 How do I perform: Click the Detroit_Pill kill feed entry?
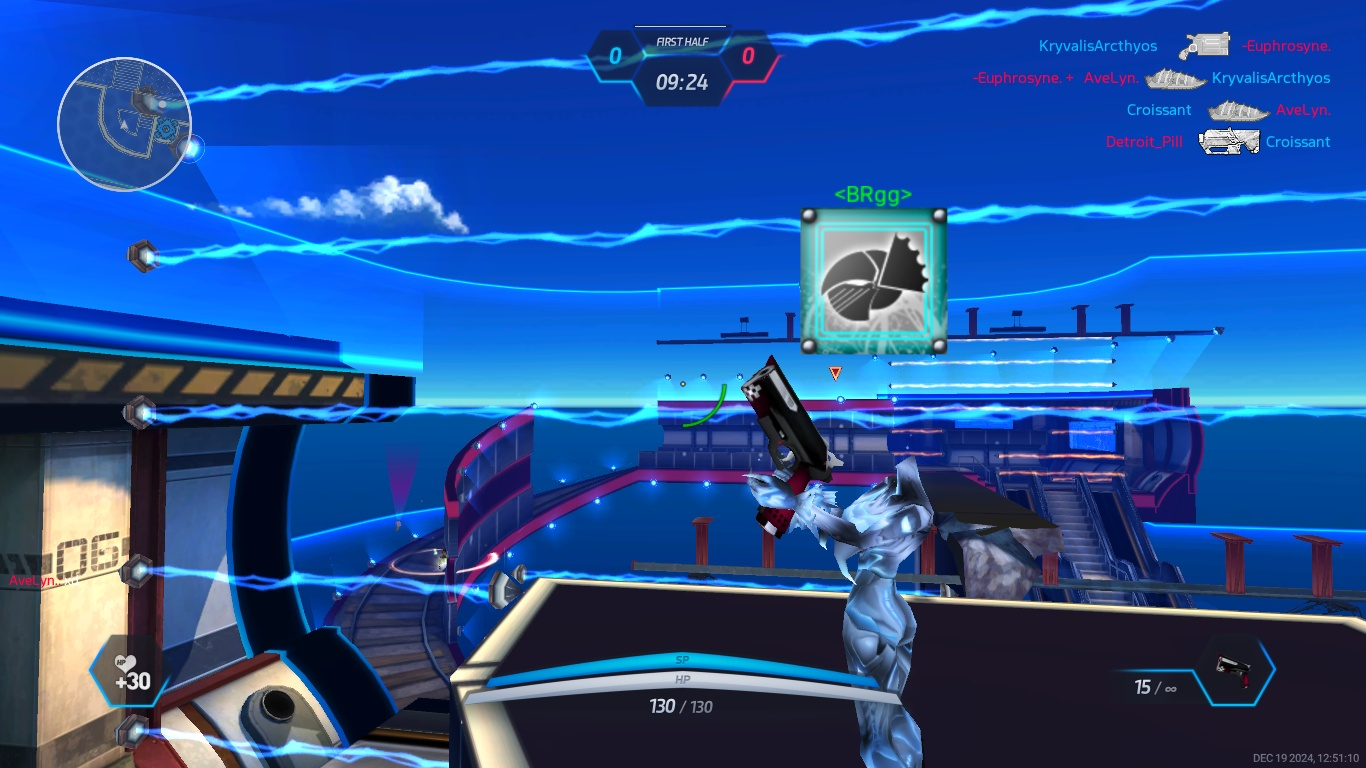coord(1144,142)
